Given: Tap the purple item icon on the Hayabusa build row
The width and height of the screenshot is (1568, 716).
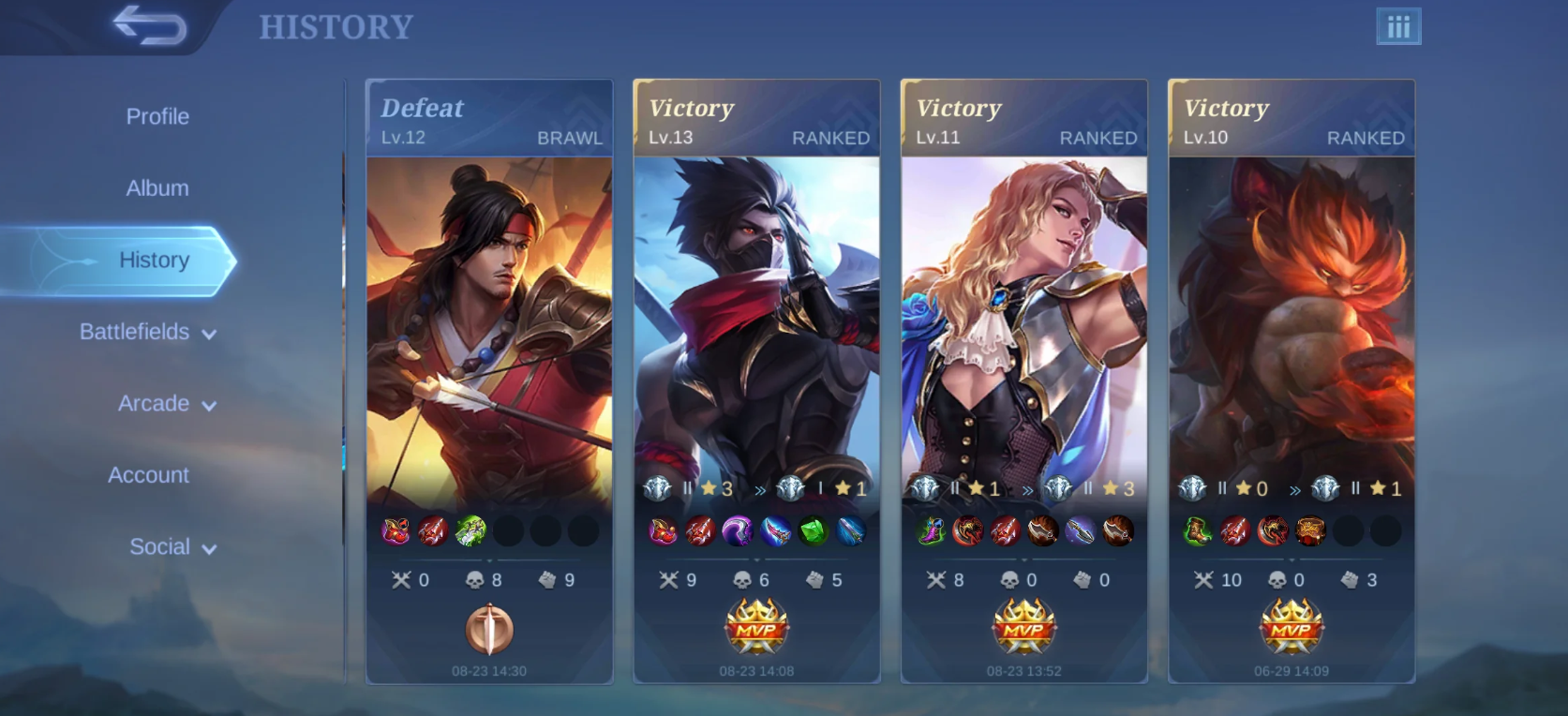Looking at the screenshot, I should [x=735, y=531].
